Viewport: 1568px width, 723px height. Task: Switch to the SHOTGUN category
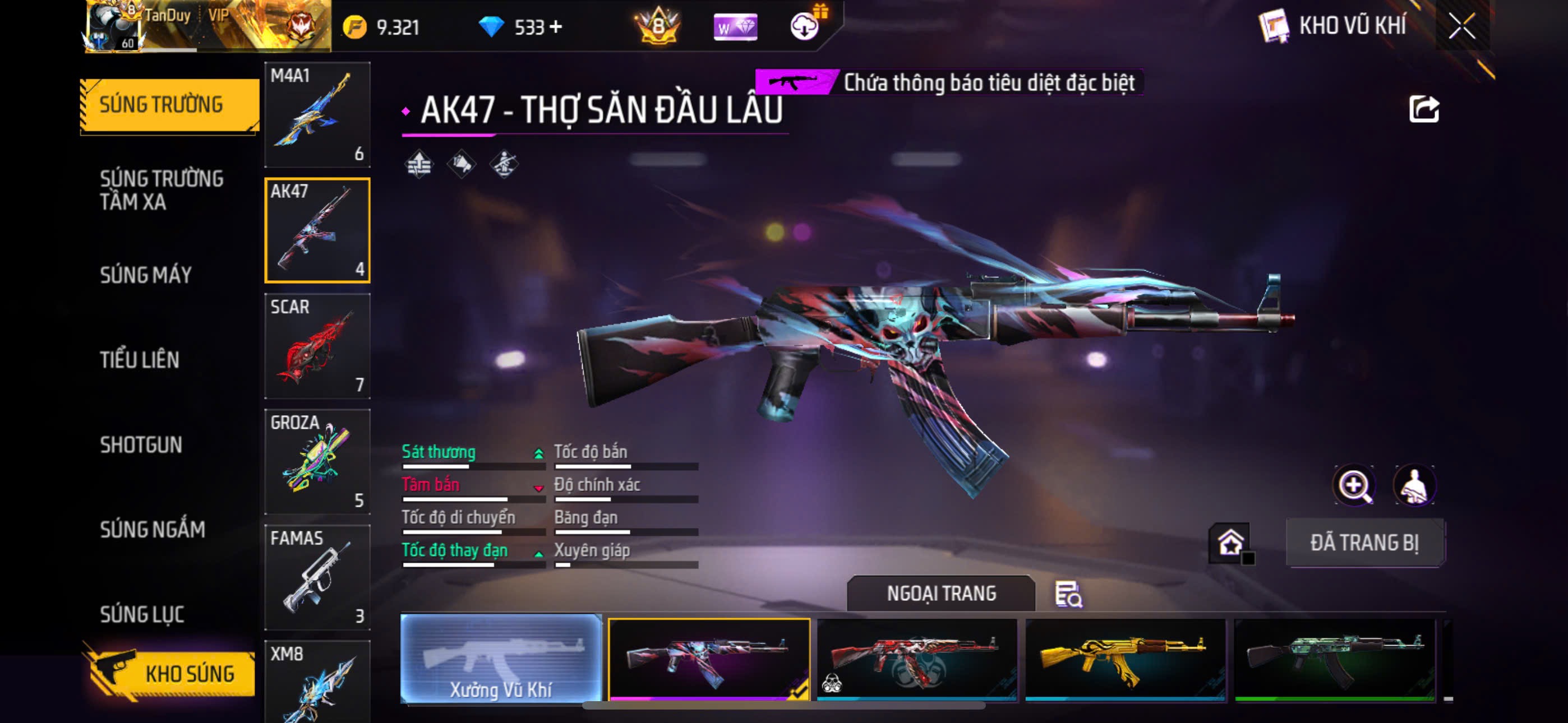141,445
